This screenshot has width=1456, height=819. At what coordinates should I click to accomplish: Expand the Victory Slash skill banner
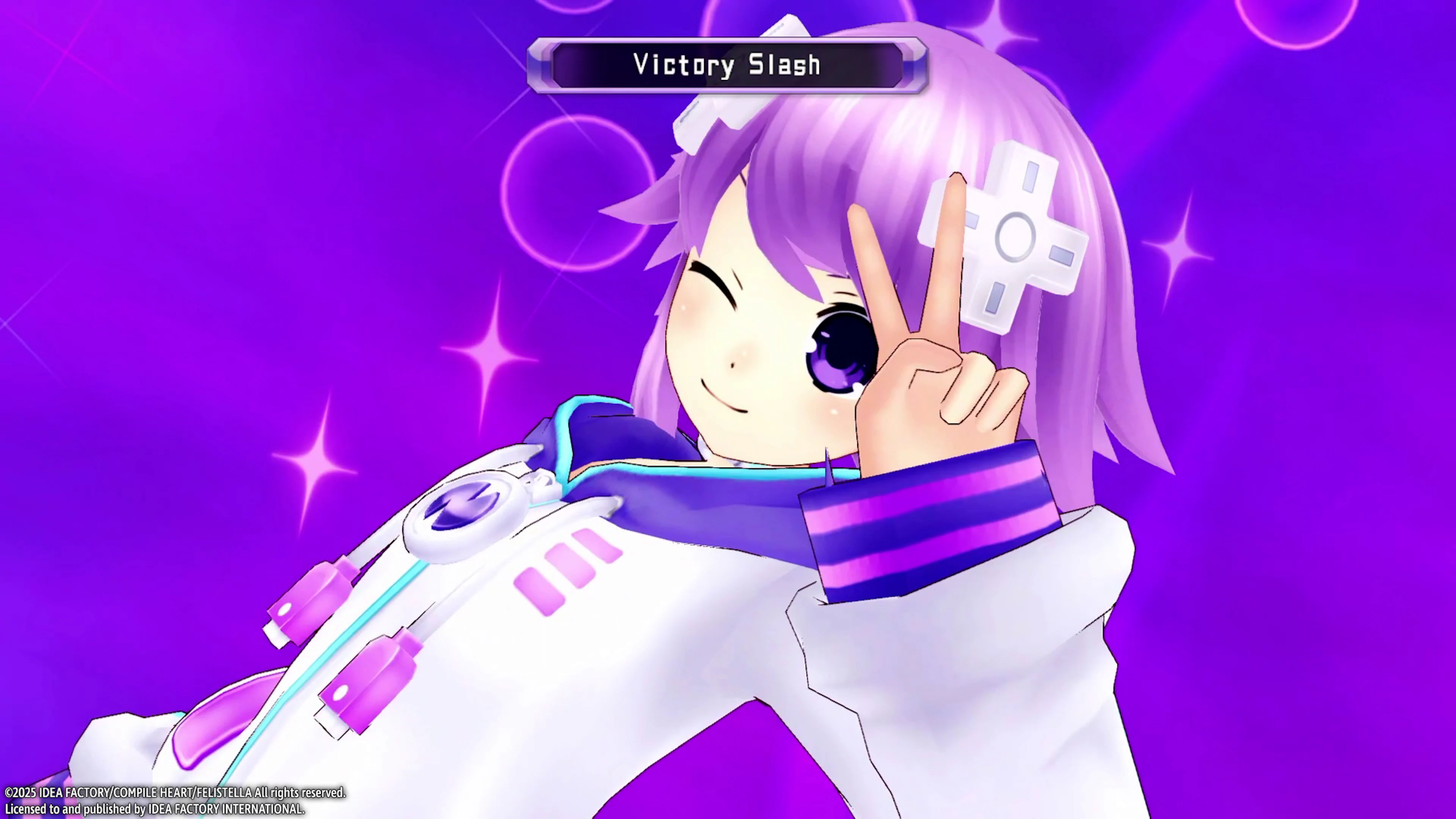[729, 64]
